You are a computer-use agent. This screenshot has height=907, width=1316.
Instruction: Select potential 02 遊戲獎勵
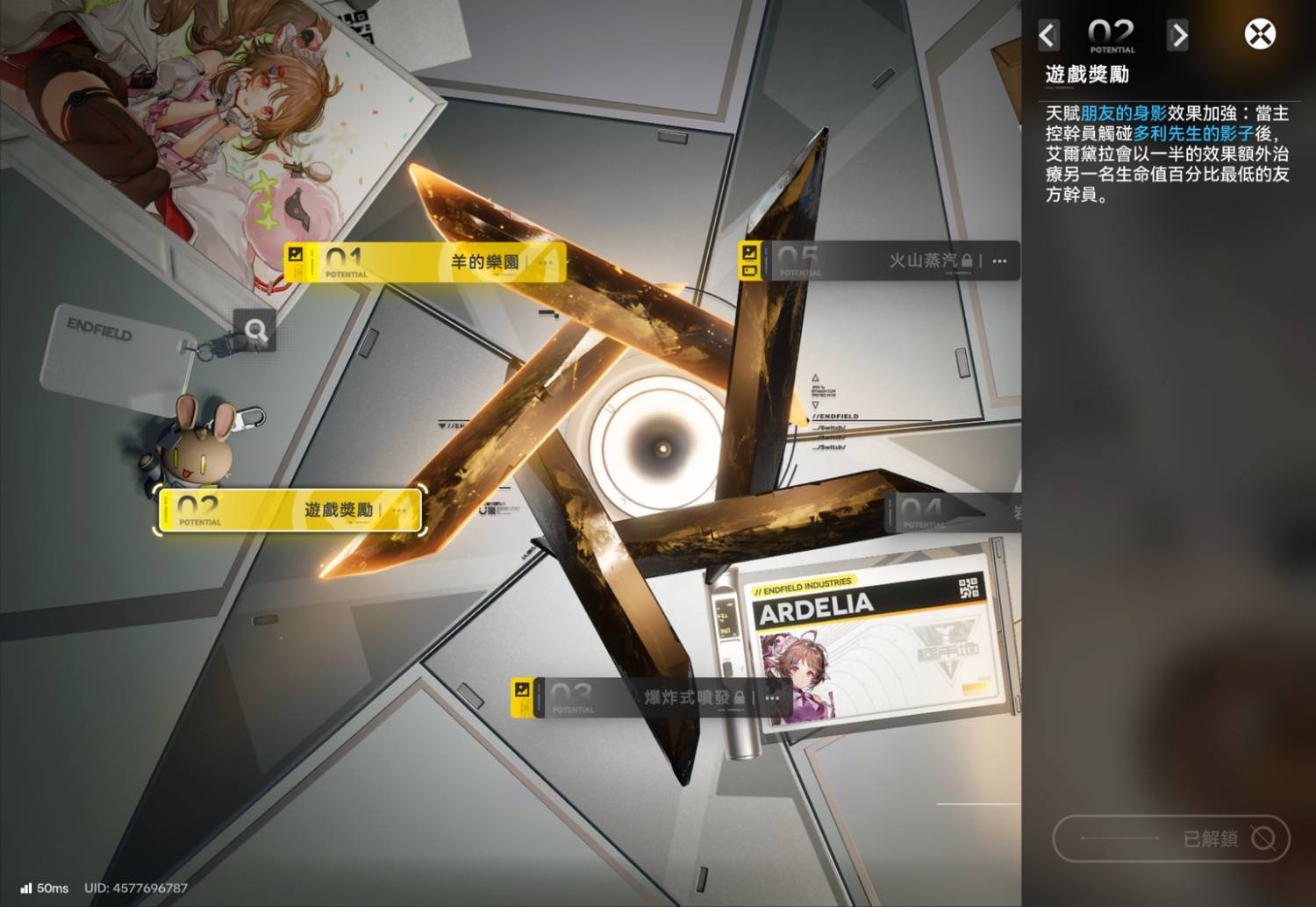[x=291, y=511]
